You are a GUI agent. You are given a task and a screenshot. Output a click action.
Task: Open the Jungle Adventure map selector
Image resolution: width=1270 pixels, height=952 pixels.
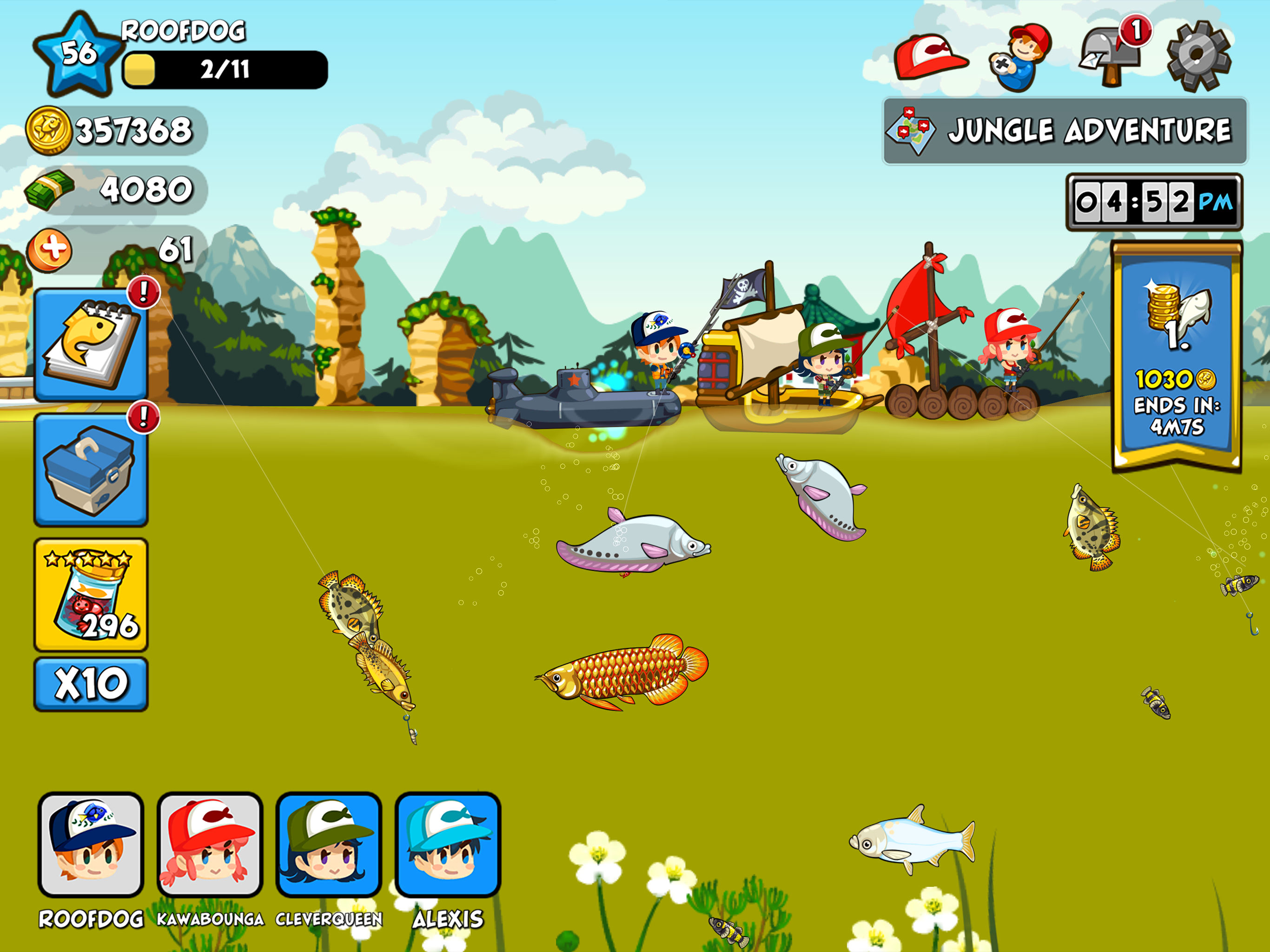[x=1065, y=131]
